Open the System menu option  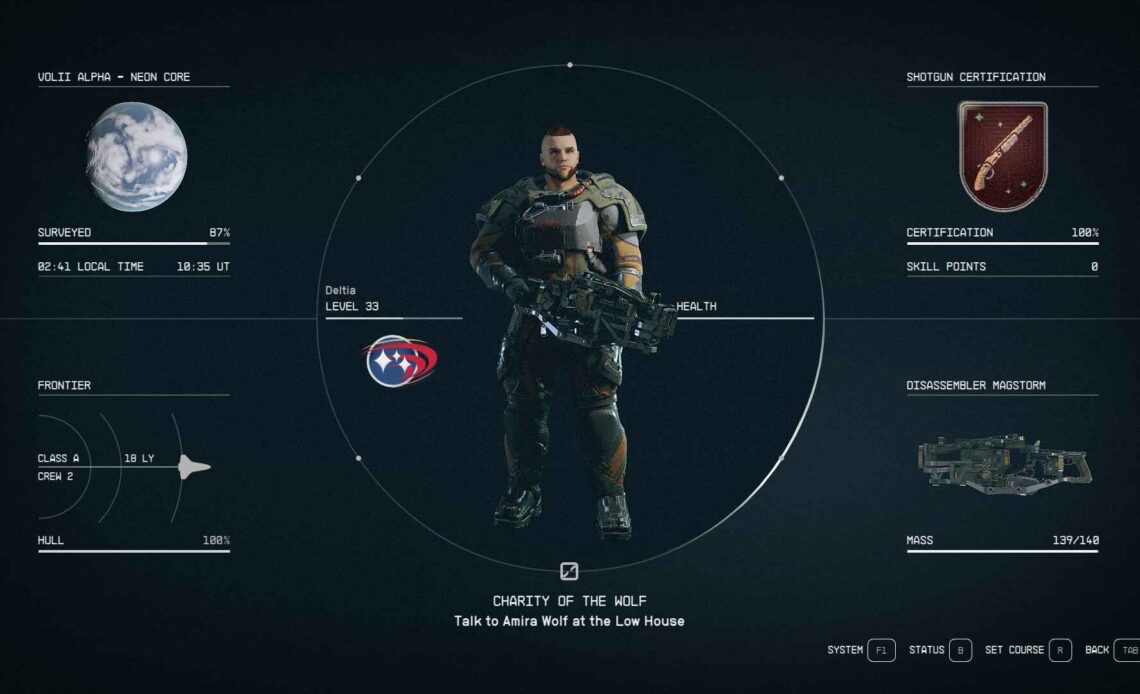pyautogui.click(x=861, y=650)
